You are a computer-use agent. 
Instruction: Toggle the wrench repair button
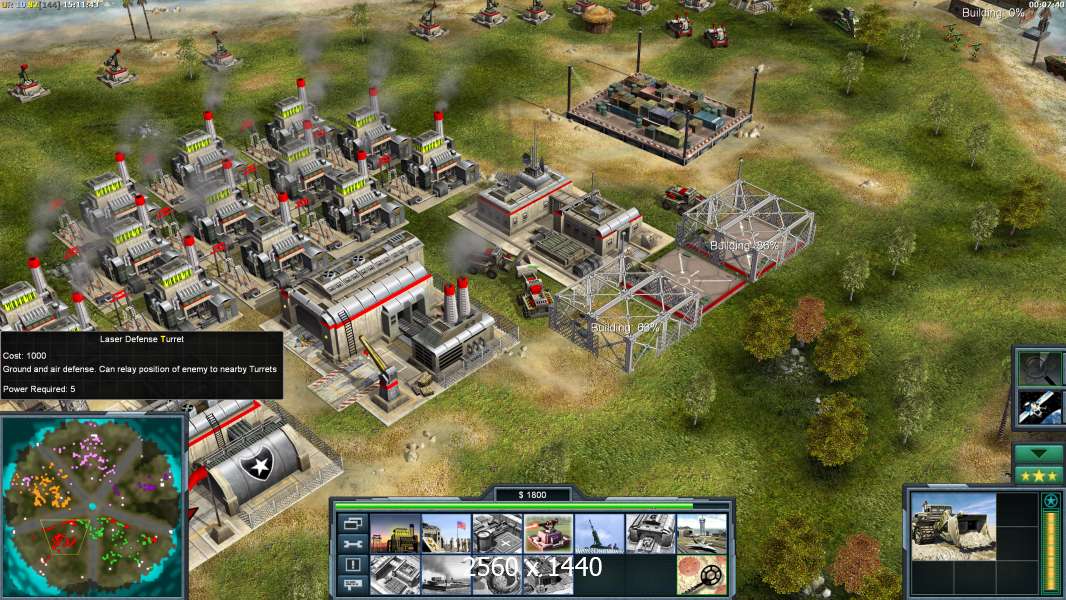pyautogui.click(x=352, y=544)
